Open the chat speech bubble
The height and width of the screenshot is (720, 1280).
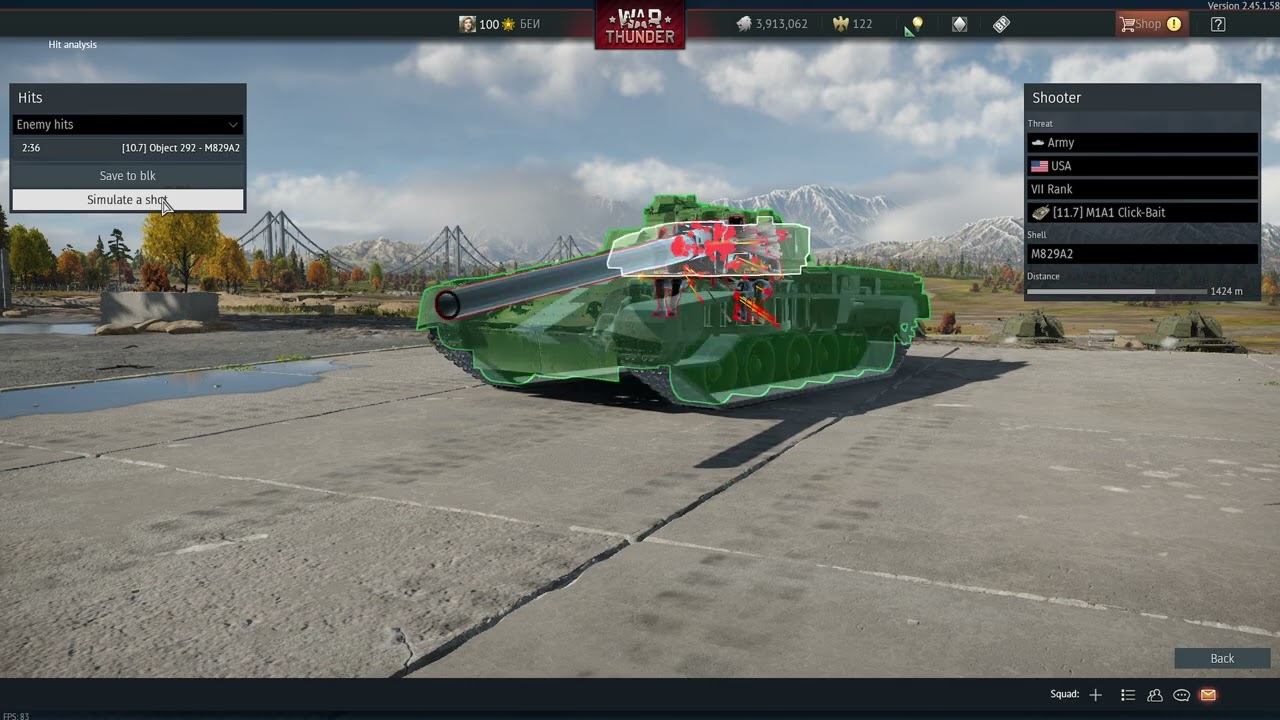(x=1181, y=695)
